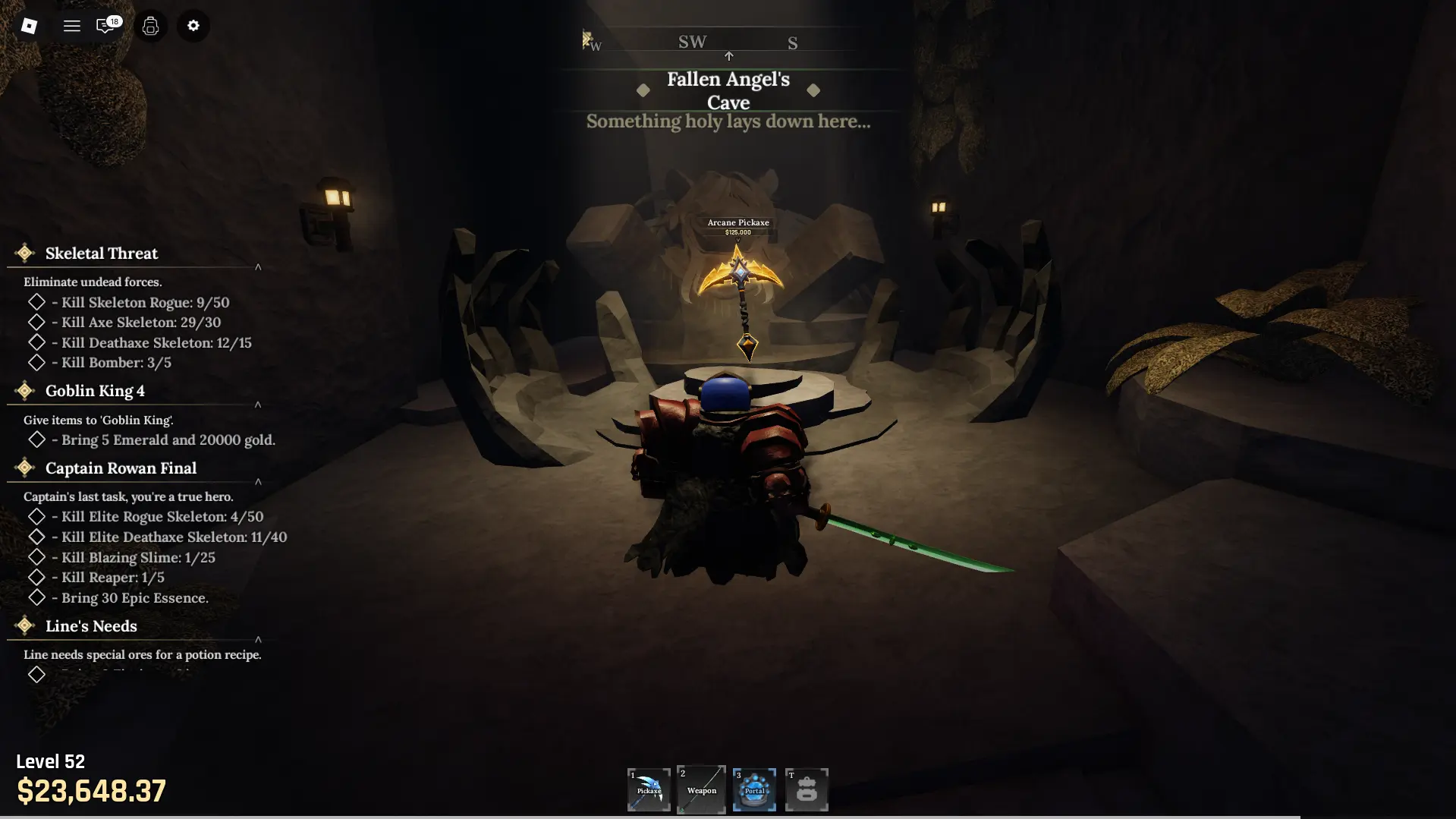The width and height of the screenshot is (1456, 819).
Task: Open the Roblox hamburger menu
Action: click(71, 25)
